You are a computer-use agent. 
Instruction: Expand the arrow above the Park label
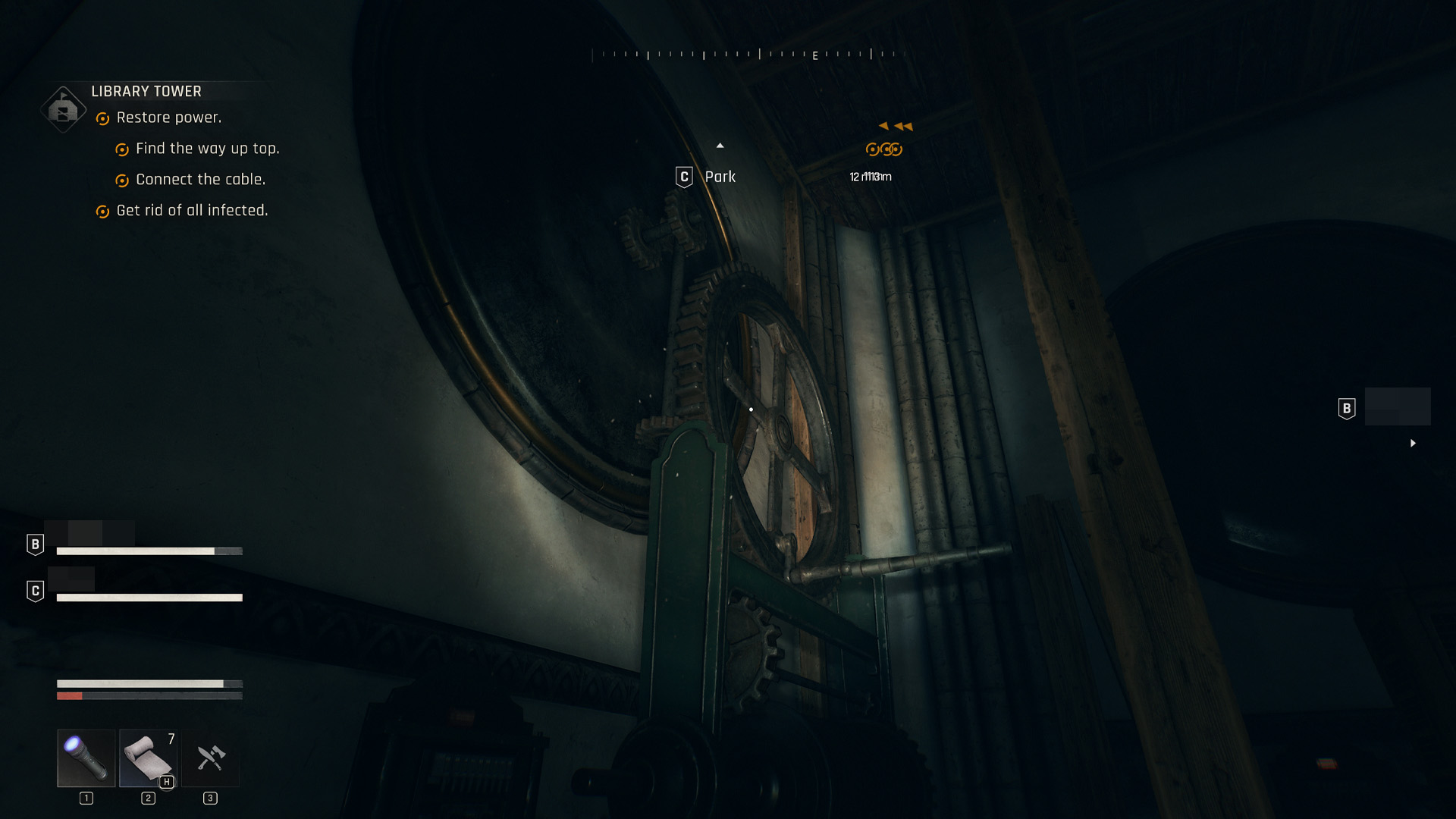[x=720, y=145]
